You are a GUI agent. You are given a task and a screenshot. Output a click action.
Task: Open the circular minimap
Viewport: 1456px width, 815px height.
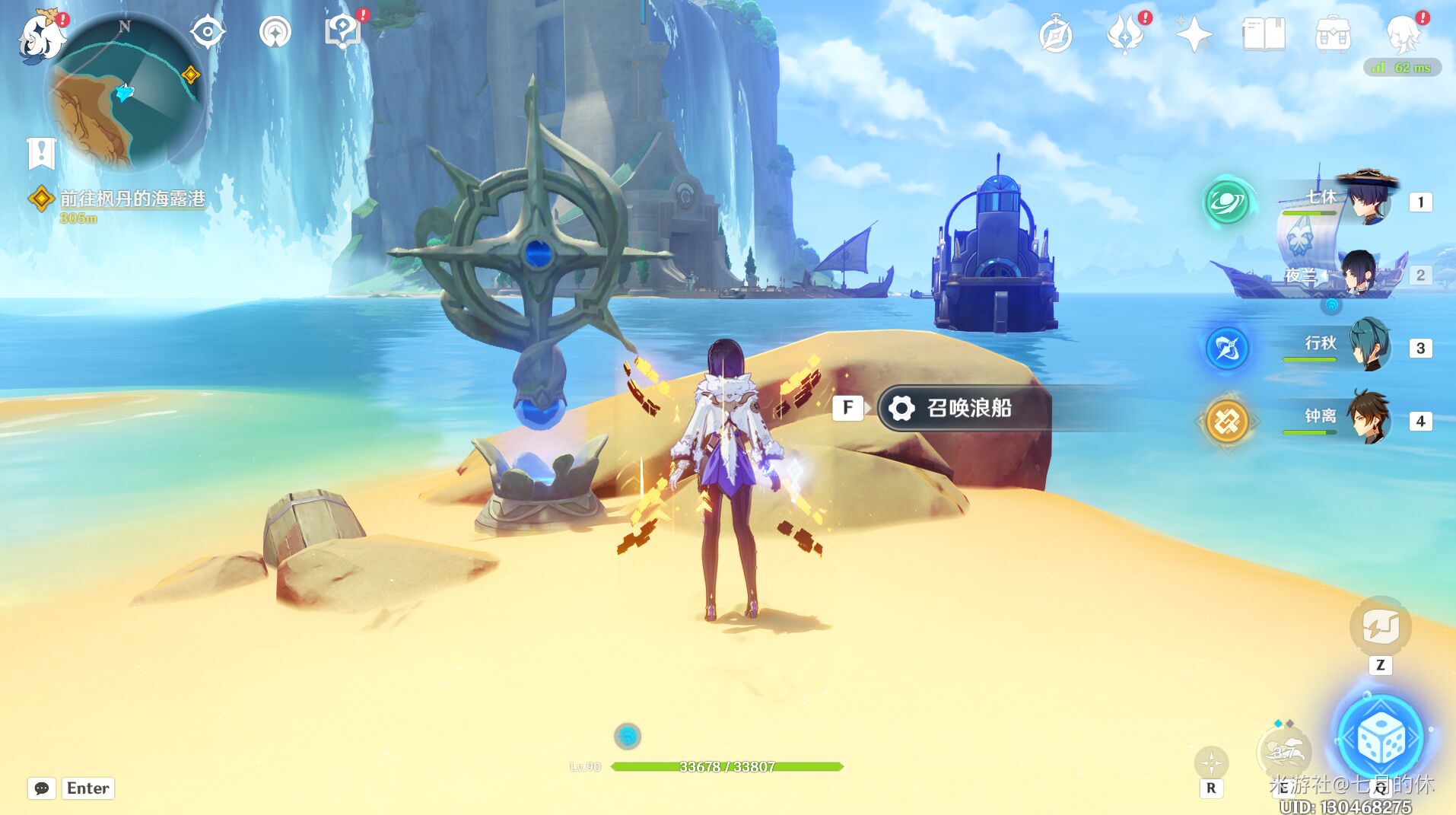pyautogui.click(x=126, y=94)
